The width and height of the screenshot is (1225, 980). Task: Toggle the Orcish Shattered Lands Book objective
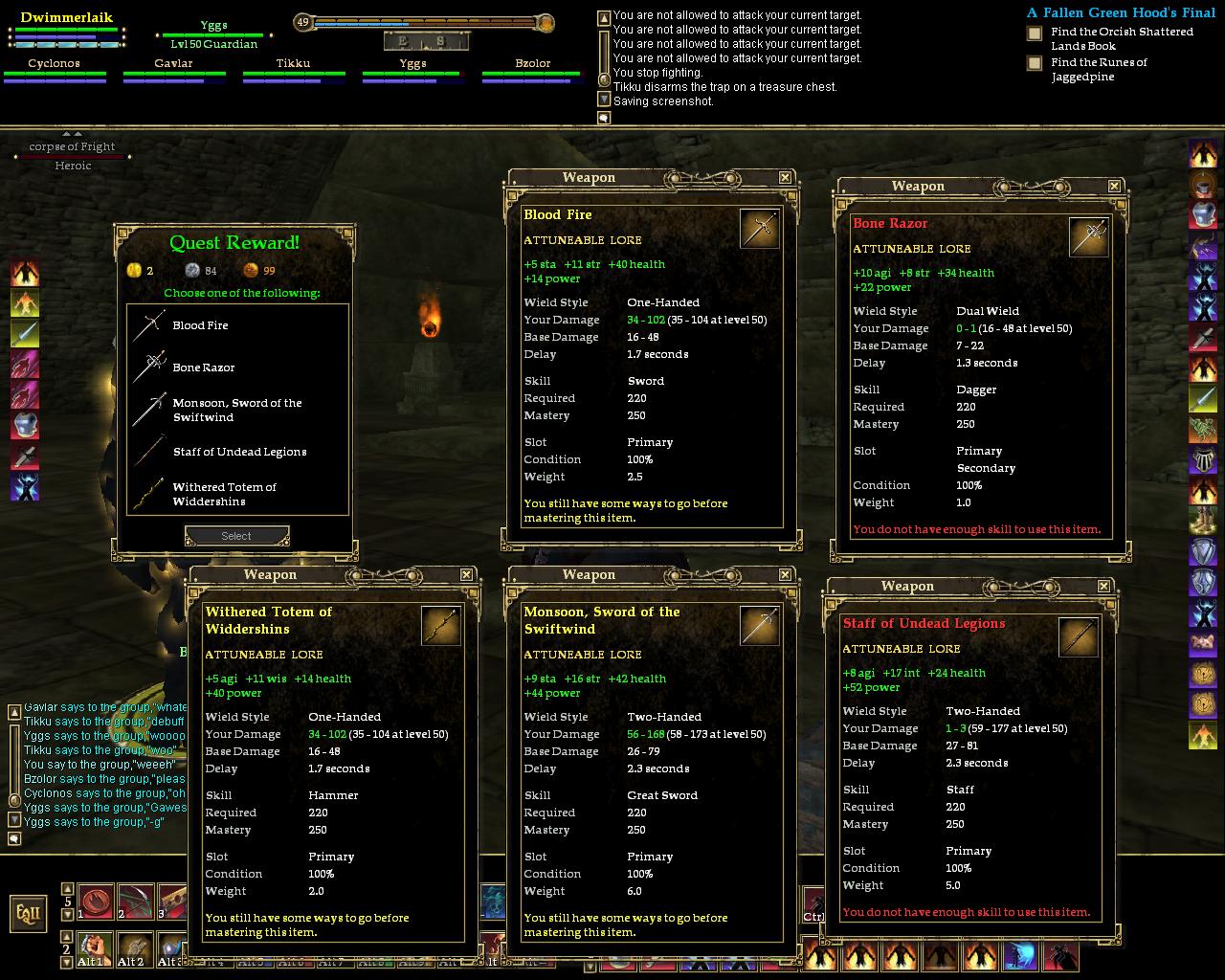tap(1035, 33)
